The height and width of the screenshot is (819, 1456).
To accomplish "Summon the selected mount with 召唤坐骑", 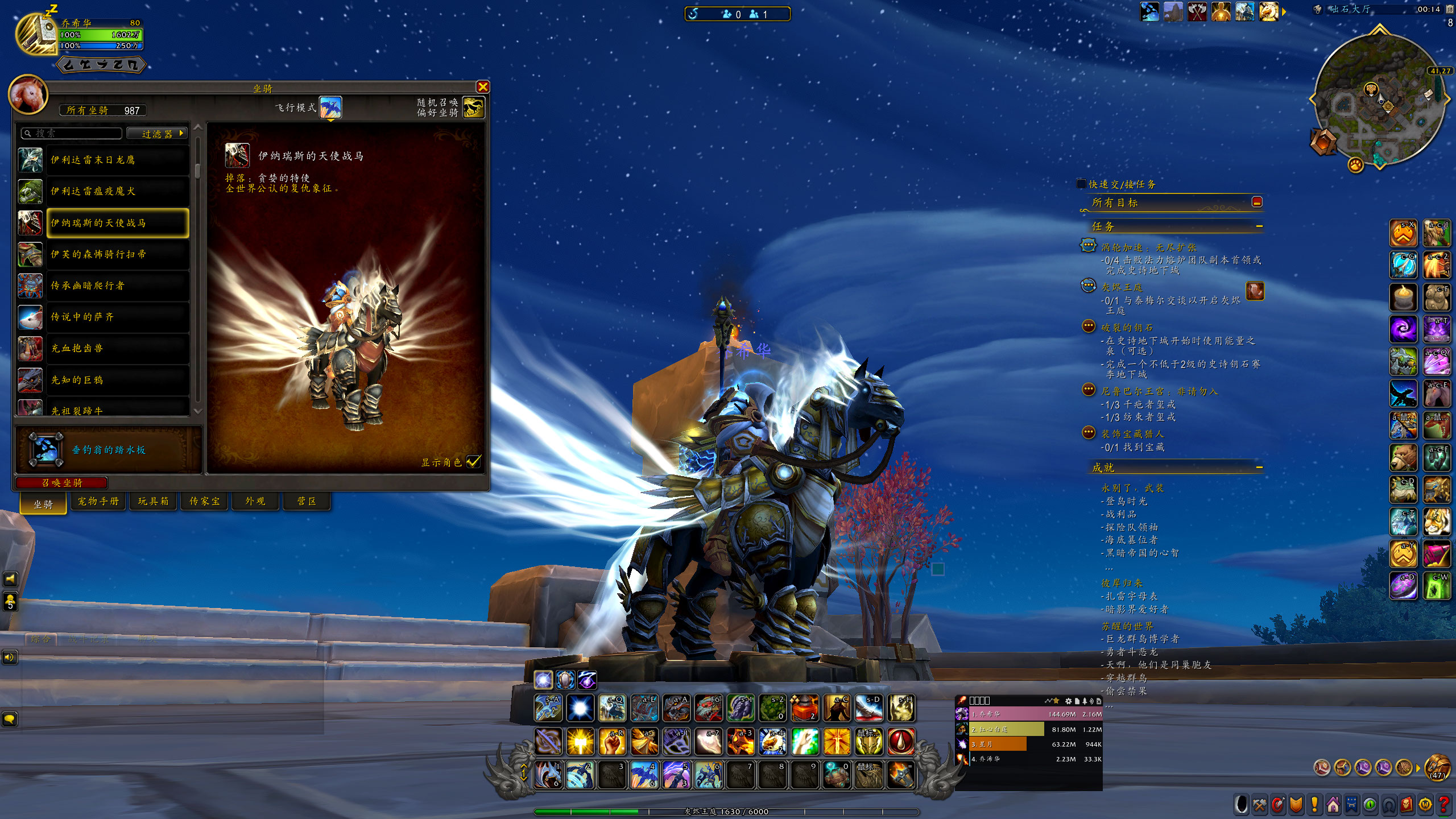I will point(62,483).
